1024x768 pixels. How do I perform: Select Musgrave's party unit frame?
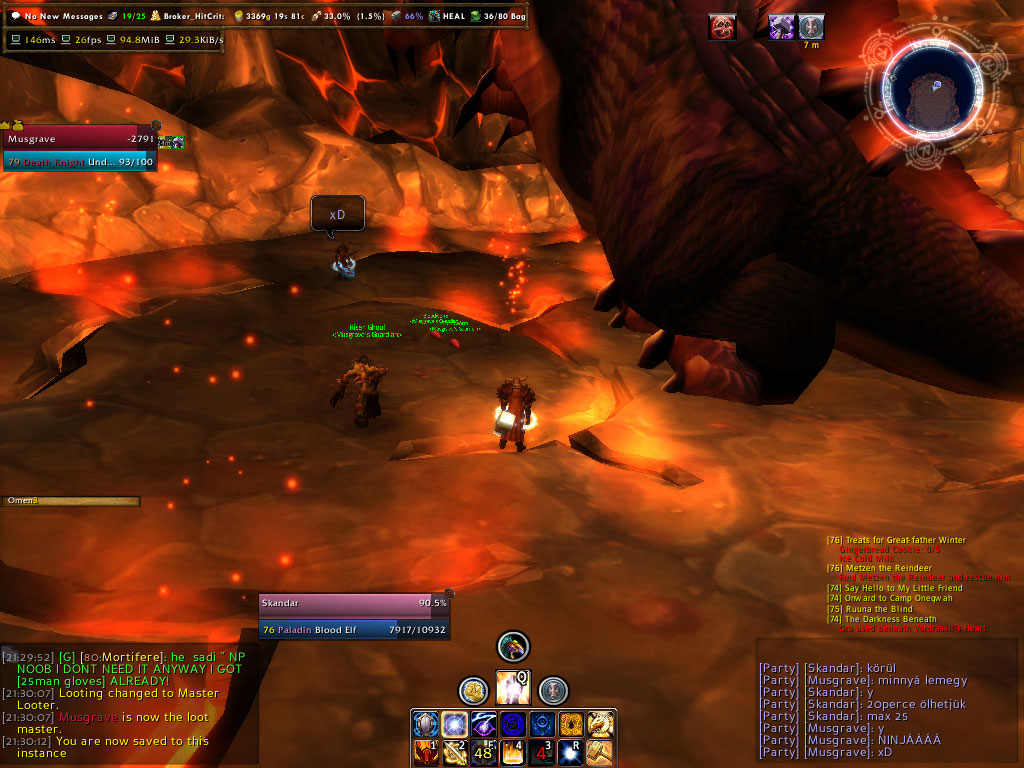[80, 149]
